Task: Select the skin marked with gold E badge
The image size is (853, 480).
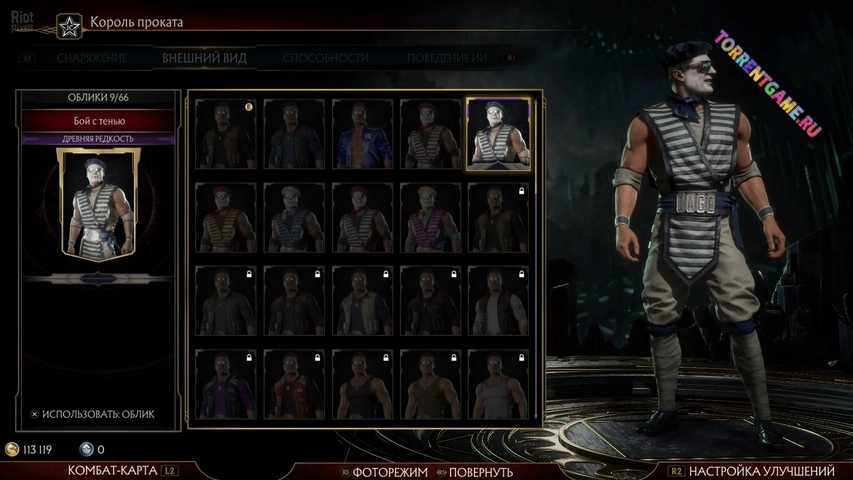Action: [227, 133]
